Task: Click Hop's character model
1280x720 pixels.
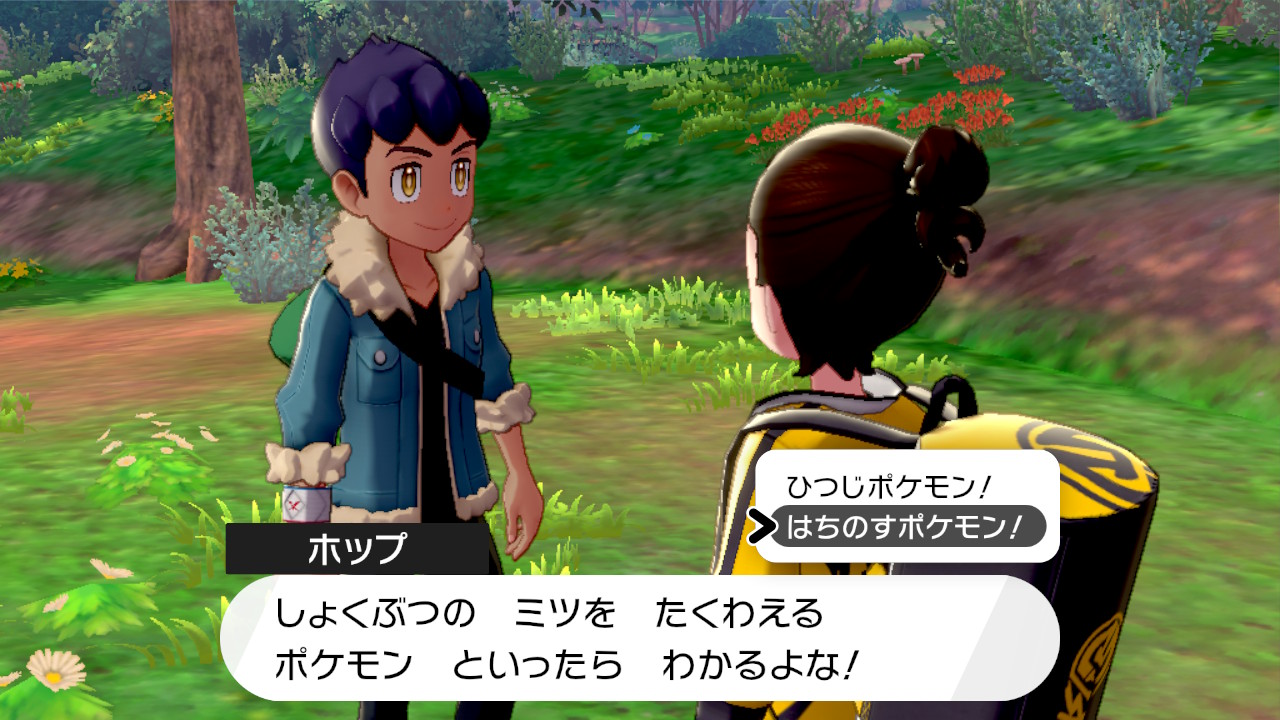Action: pyautogui.click(x=400, y=300)
